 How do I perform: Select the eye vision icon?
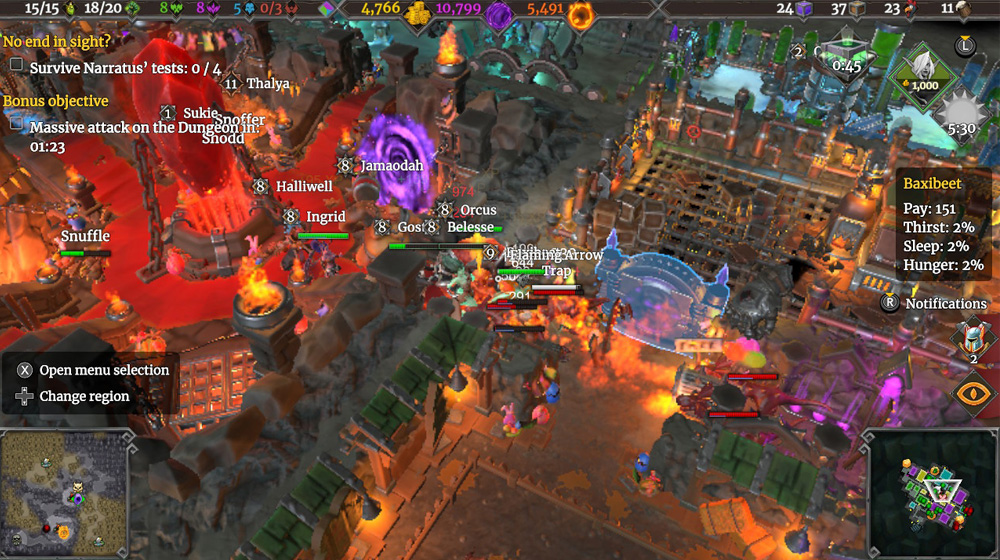968,393
